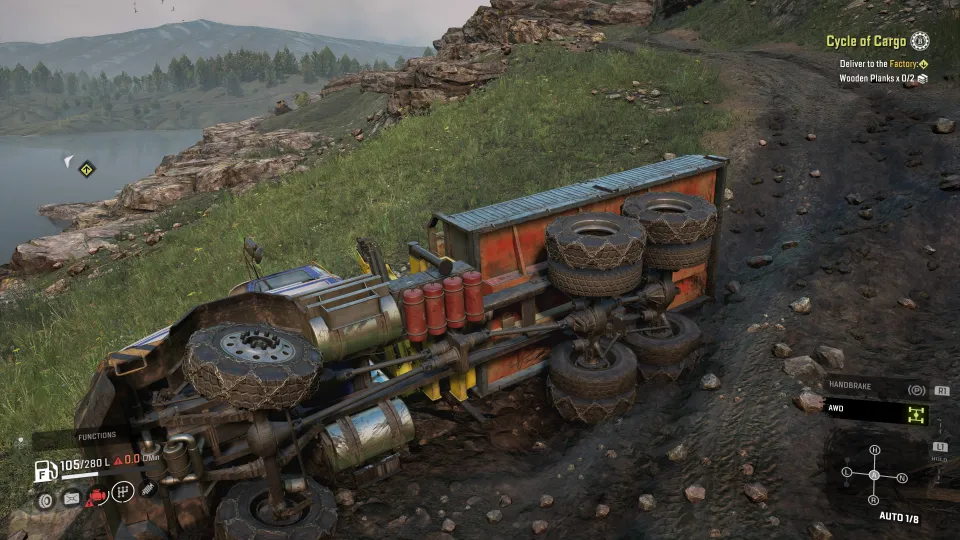Shift into Neutral on the gear selector
The image size is (960, 540).
901,478
